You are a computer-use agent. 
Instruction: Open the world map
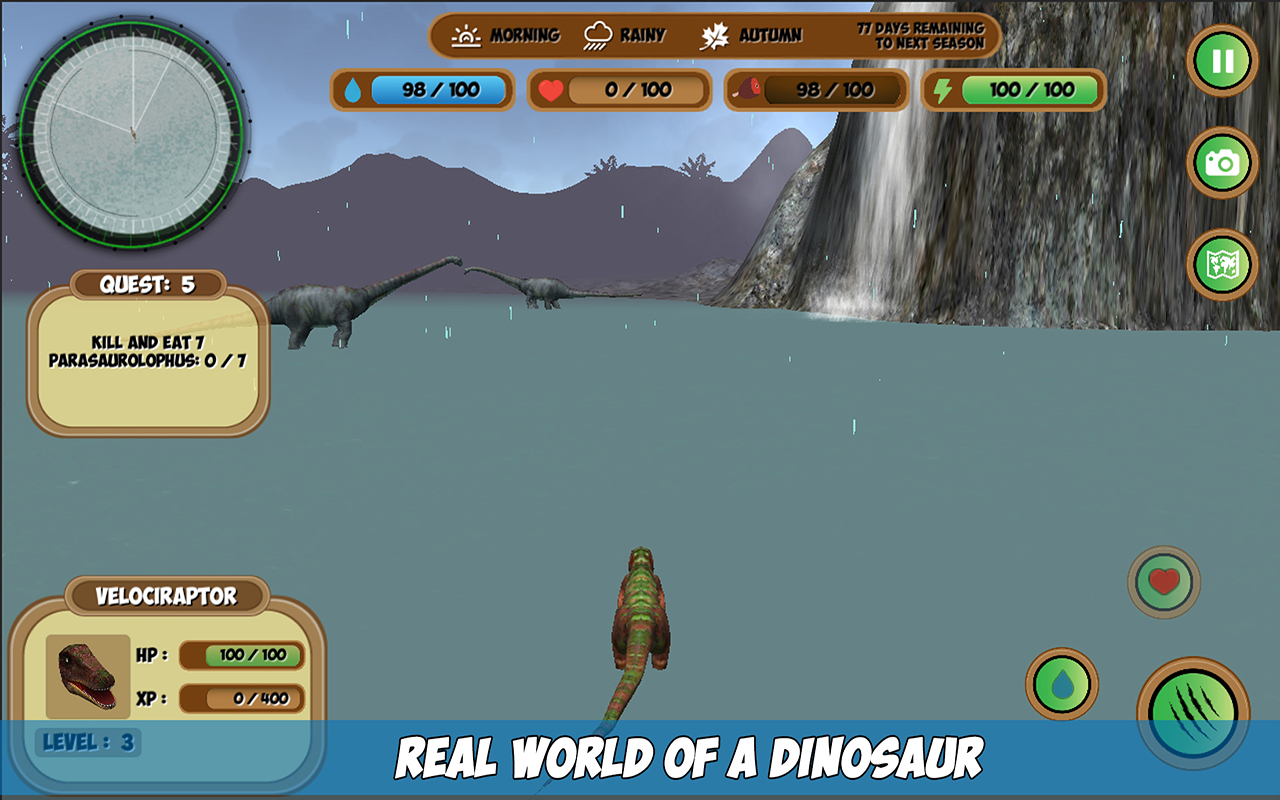click(x=1221, y=262)
